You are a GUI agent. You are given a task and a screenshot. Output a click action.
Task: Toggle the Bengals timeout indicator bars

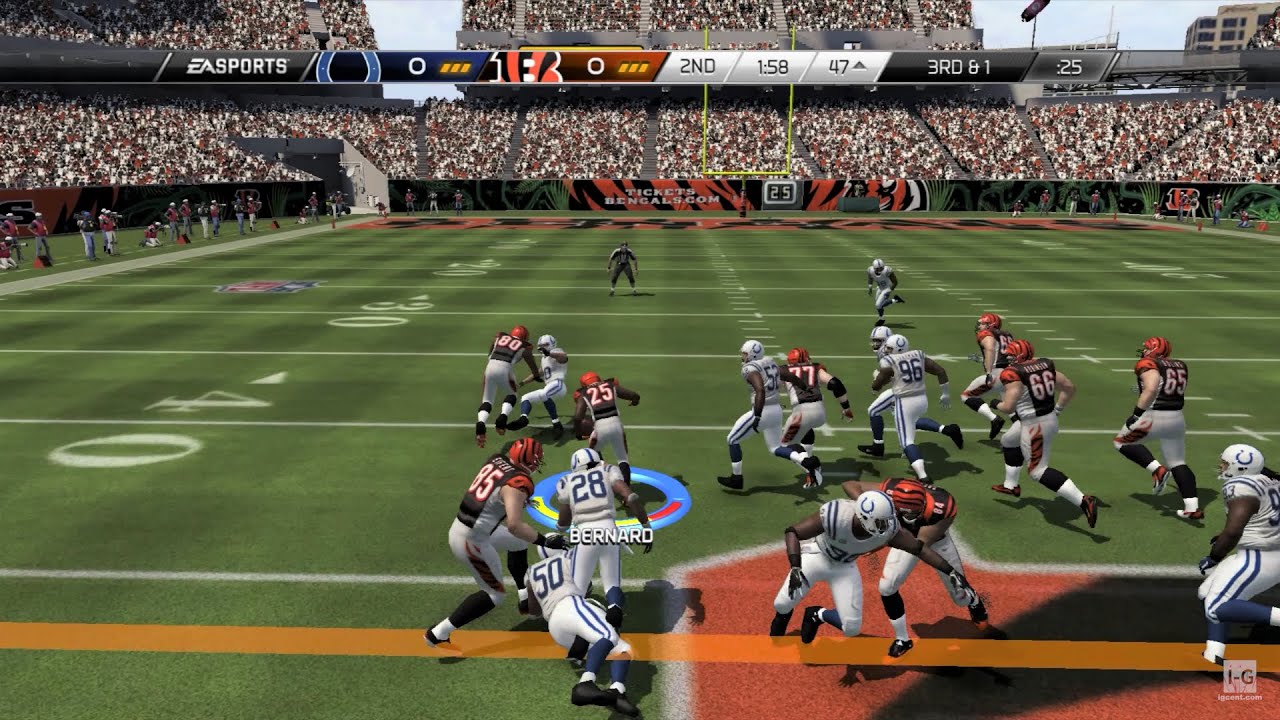pos(633,66)
